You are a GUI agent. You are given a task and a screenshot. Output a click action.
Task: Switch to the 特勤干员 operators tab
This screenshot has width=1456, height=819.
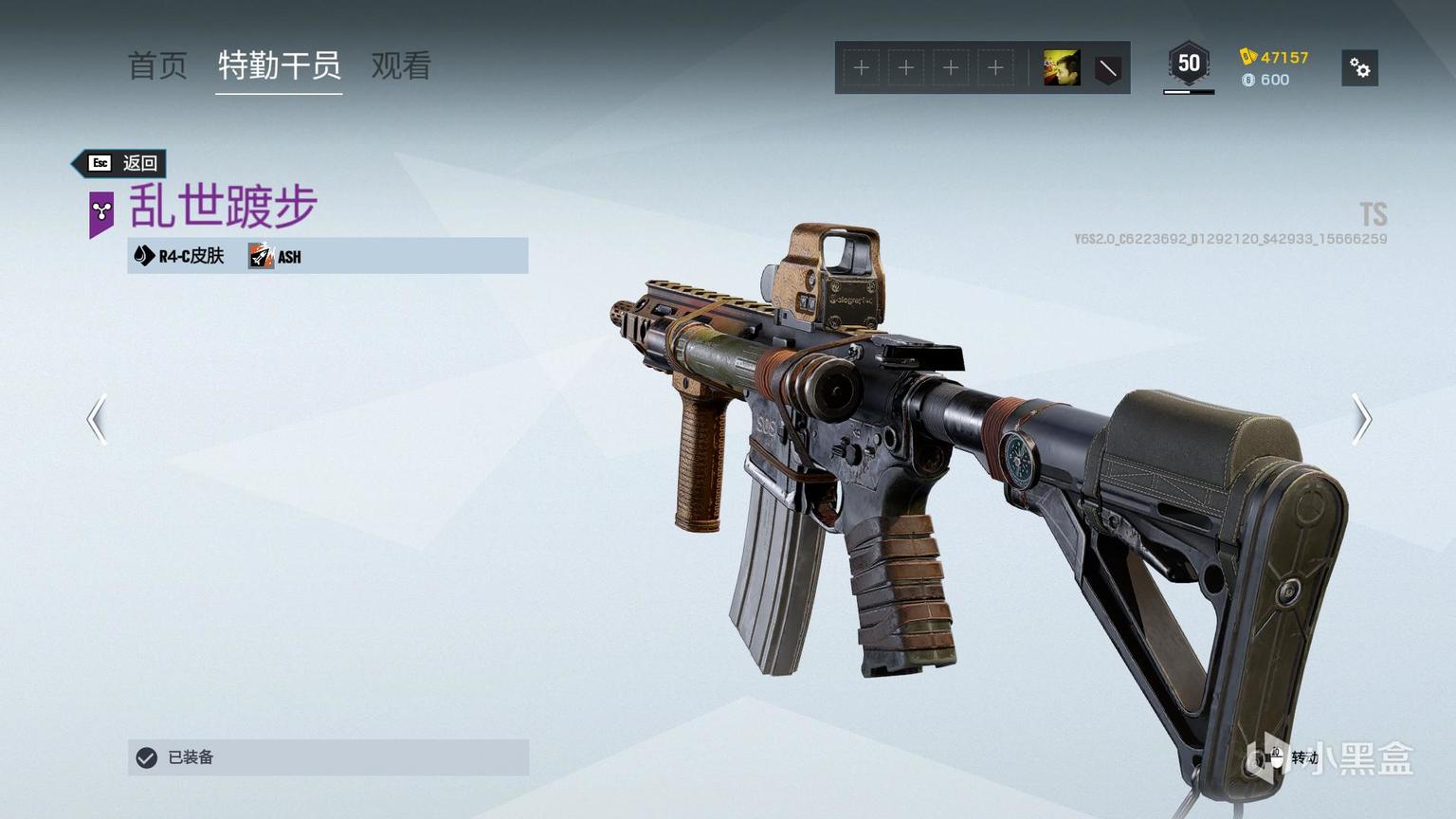point(279,65)
